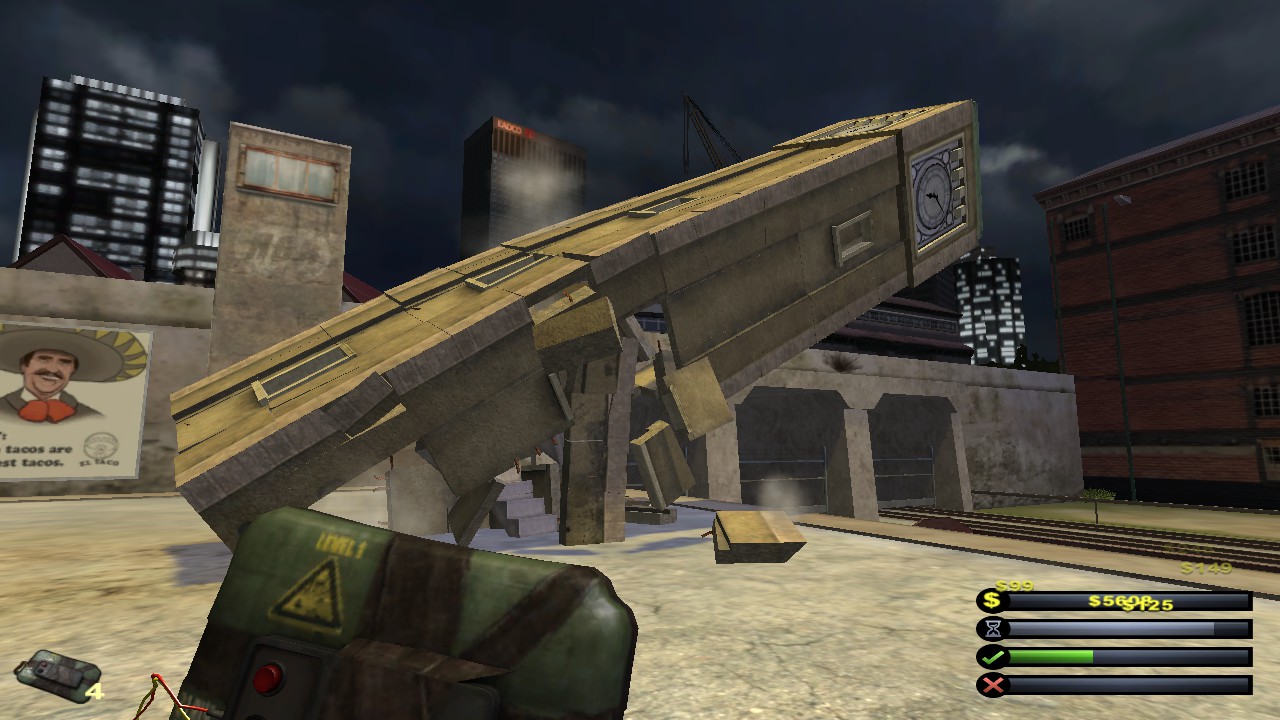Click the floating $149 money pickup label
Screen dimensions: 1280x720
(x=1205, y=567)
